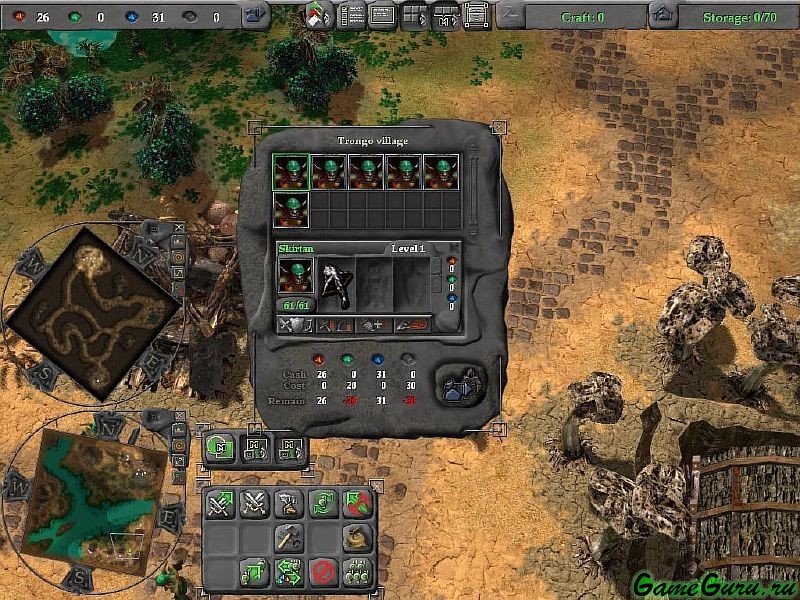Select the highlighted first Skirtan portrait
Viewport: 800px width, 600px height.
click(x=292, y=172)
